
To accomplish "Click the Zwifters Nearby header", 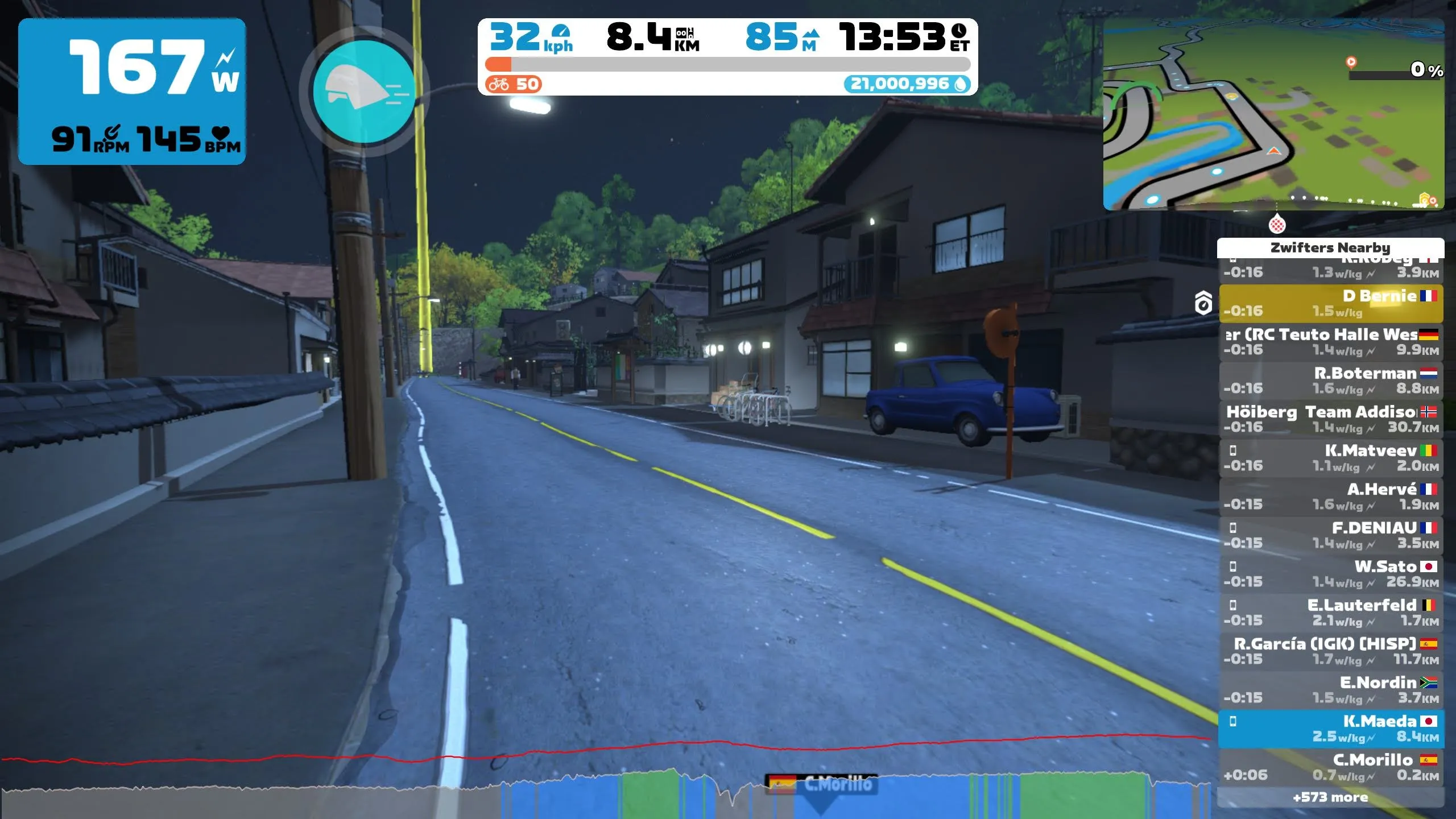I will (1330, 248).
